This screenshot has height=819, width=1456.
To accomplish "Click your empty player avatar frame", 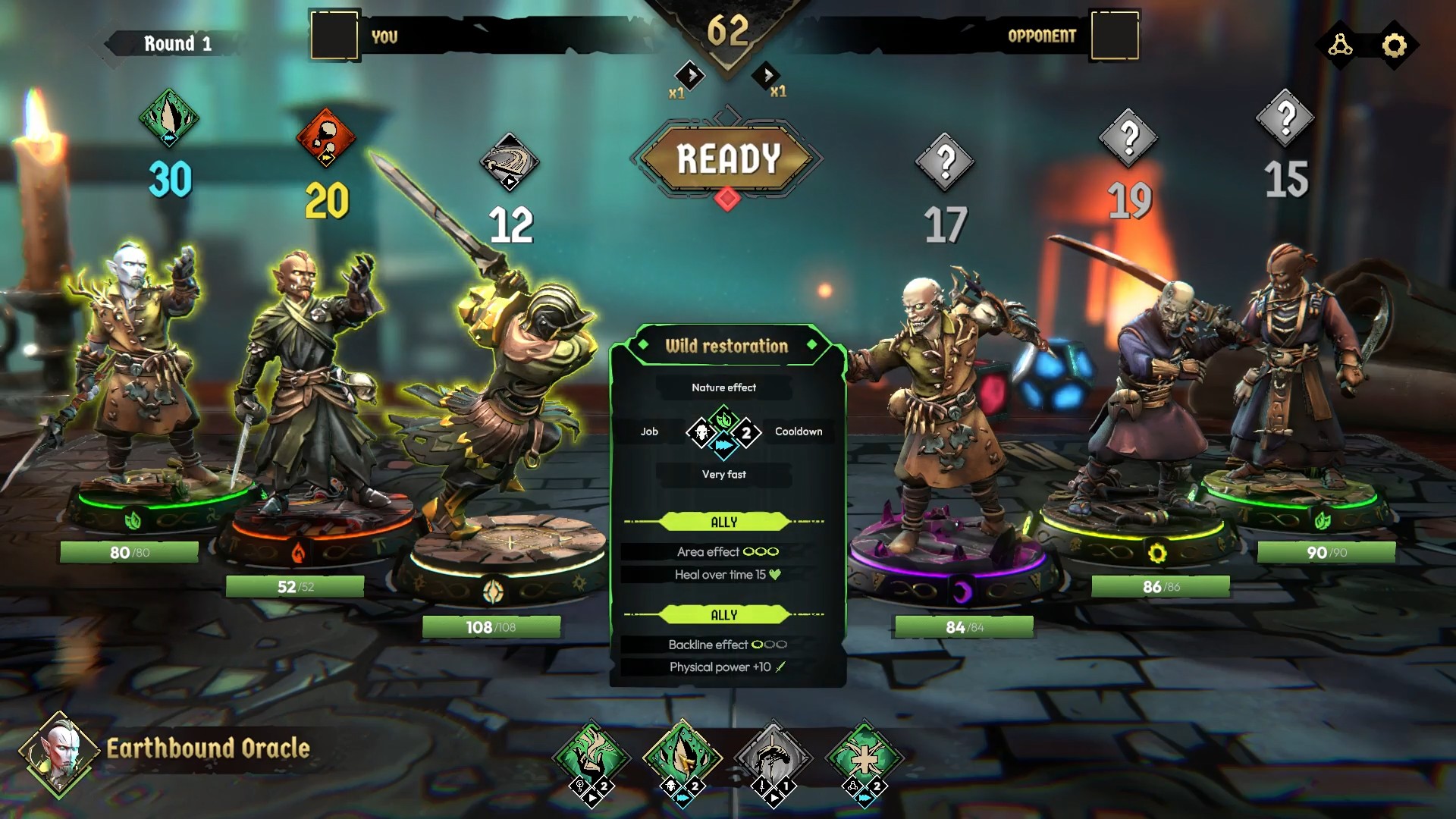I will click(334, 35).
